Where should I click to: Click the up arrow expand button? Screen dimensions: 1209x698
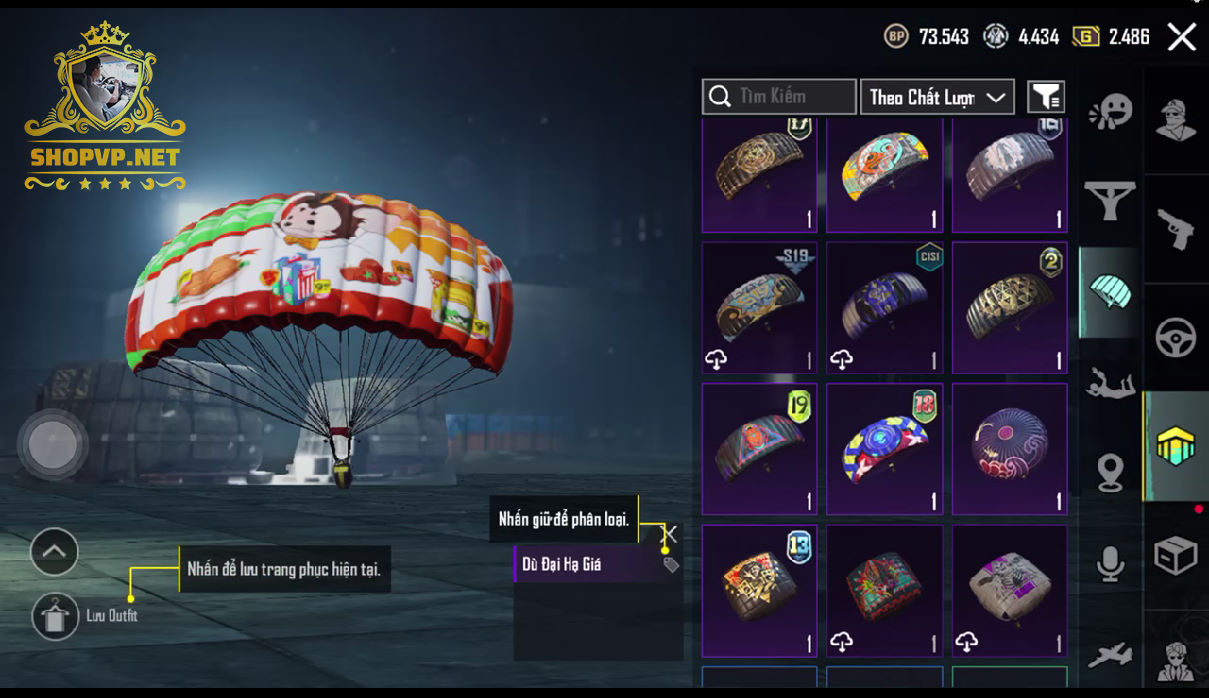[54, 551]
